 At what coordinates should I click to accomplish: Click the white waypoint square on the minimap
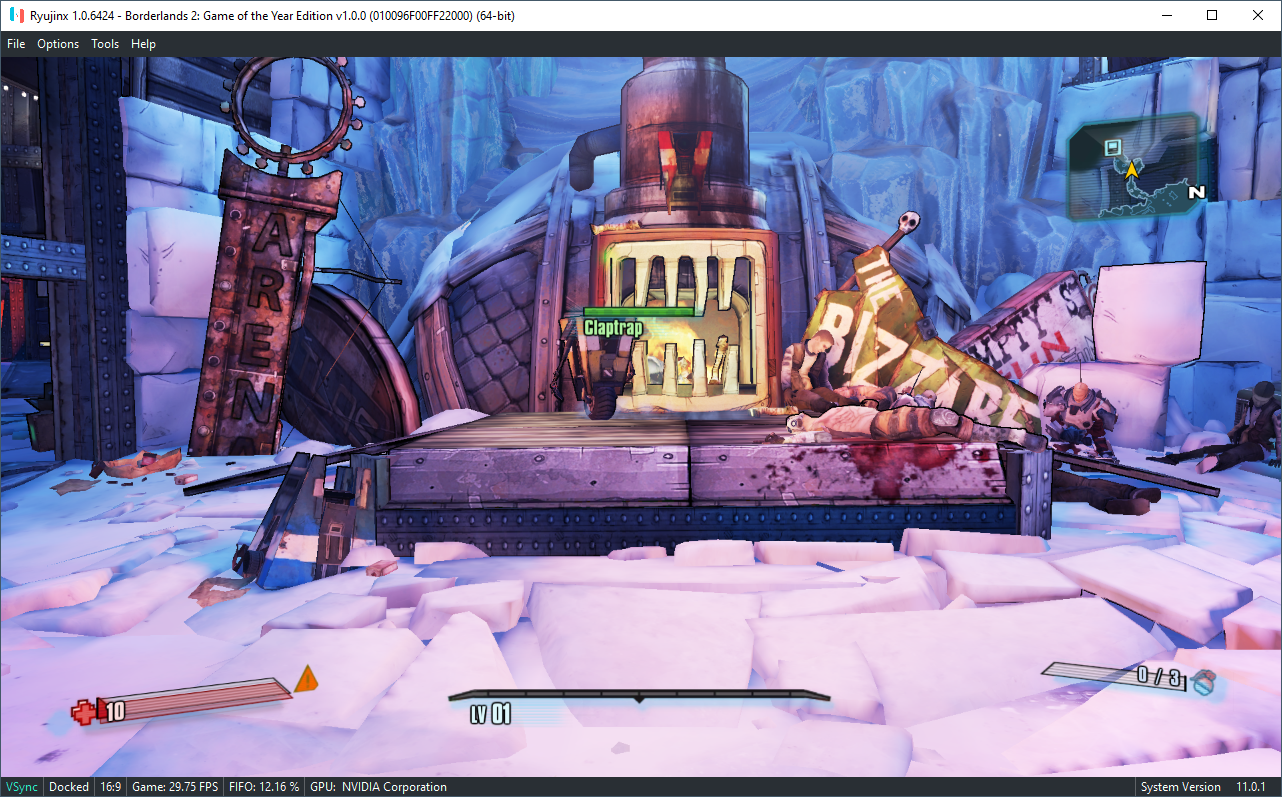tap(1111, 146)
